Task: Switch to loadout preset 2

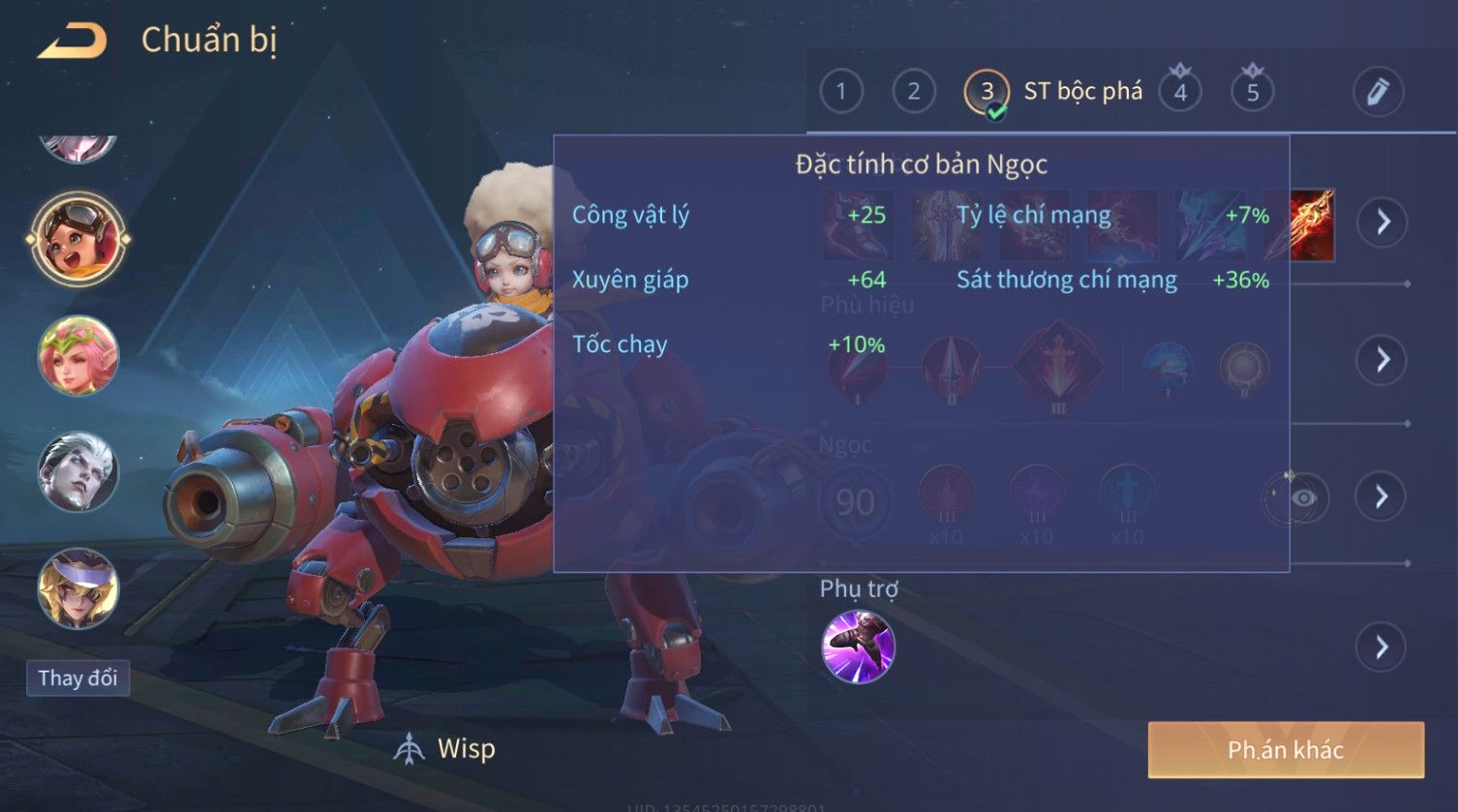Action: point(913,92)
